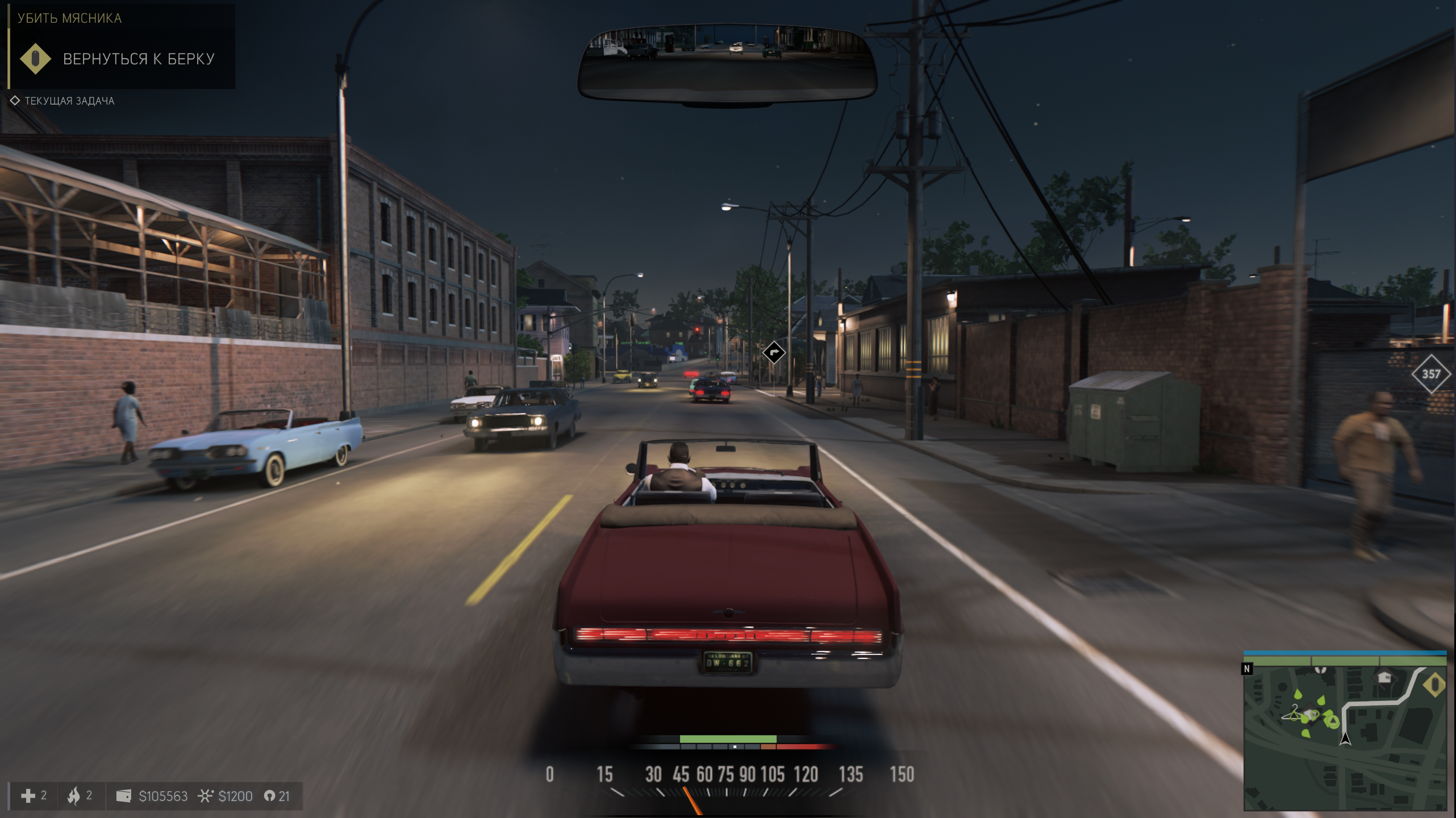
Task: Click the white house icon on the minimap
Action: pyautogui.click(x=1385, y=677)
